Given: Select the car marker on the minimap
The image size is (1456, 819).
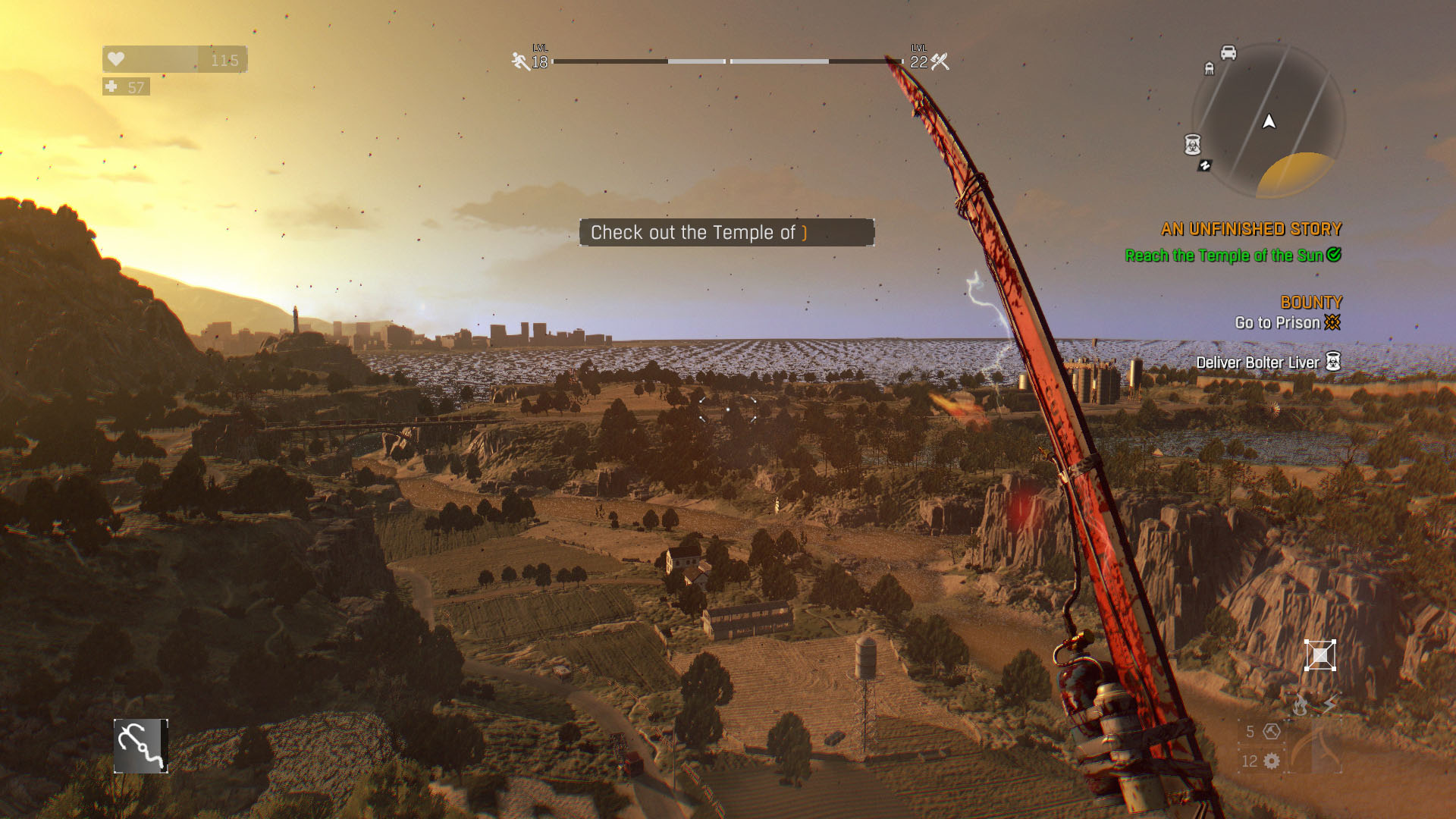Looking at the screenshot, I should (1228, 52).
